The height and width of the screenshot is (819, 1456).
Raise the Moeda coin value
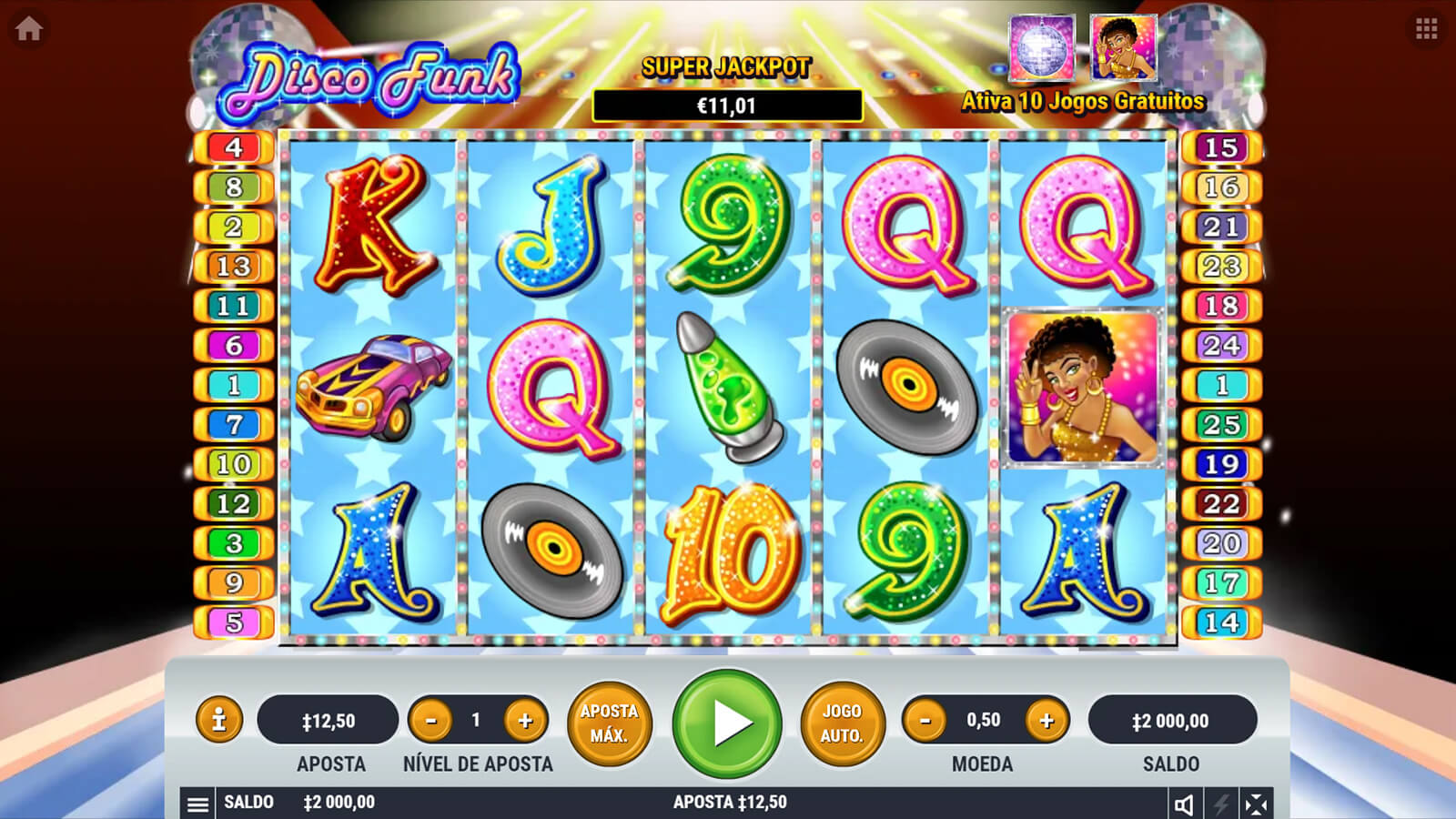1046,721
